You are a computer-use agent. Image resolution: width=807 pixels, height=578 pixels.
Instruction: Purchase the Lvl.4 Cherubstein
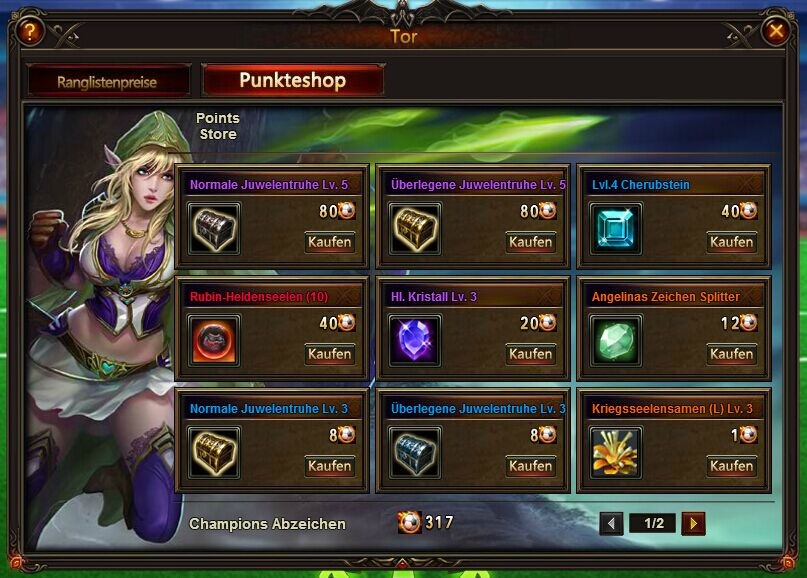coord(731,242)
